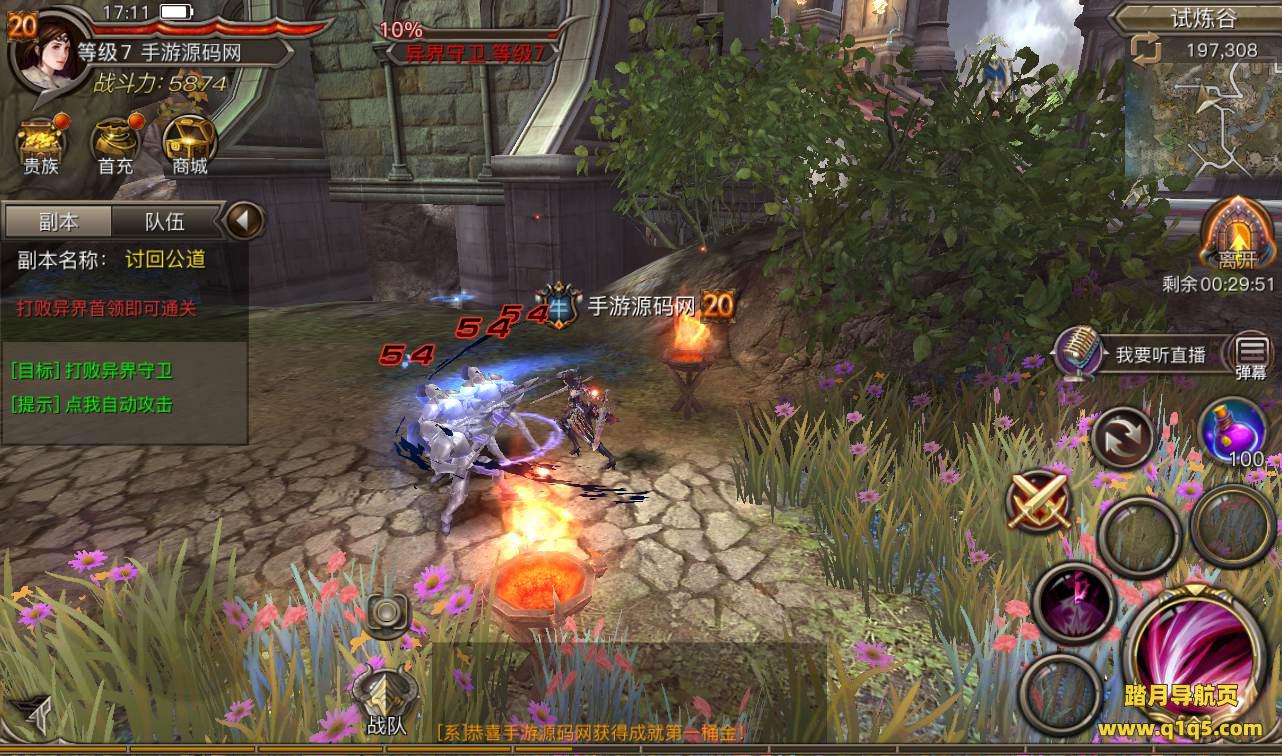Switch to the 队伍 team tab

click(x=164, y=221)
